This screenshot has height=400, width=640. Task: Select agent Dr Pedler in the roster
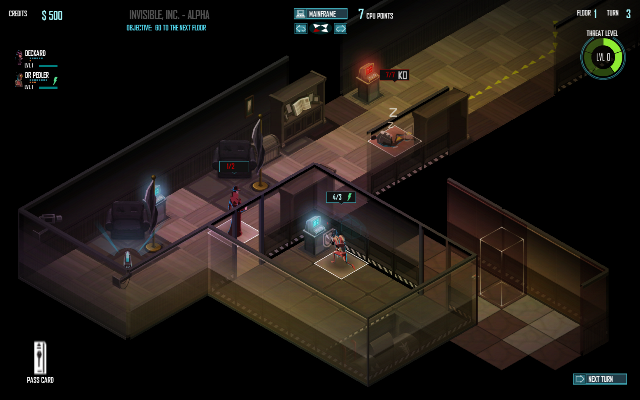tap(35, 76)
